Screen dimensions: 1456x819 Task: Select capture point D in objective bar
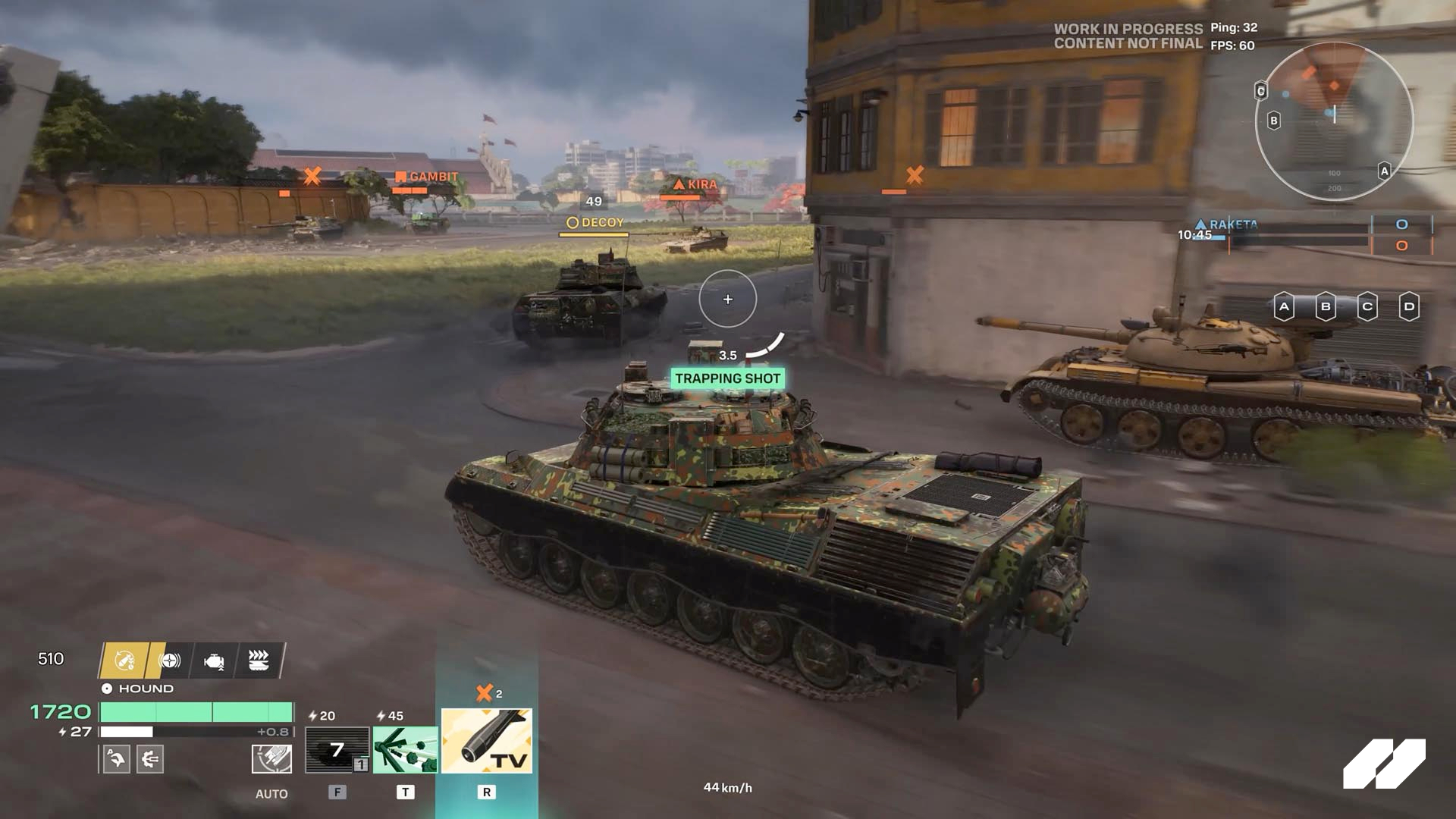pyautogui.click(x=1407, y=307)
